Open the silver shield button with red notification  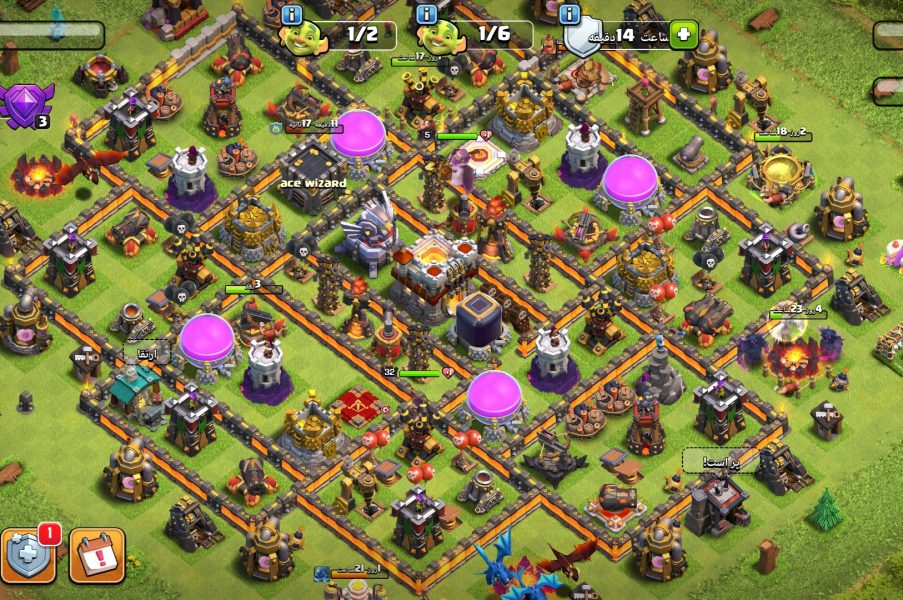[x=29, y=554]
